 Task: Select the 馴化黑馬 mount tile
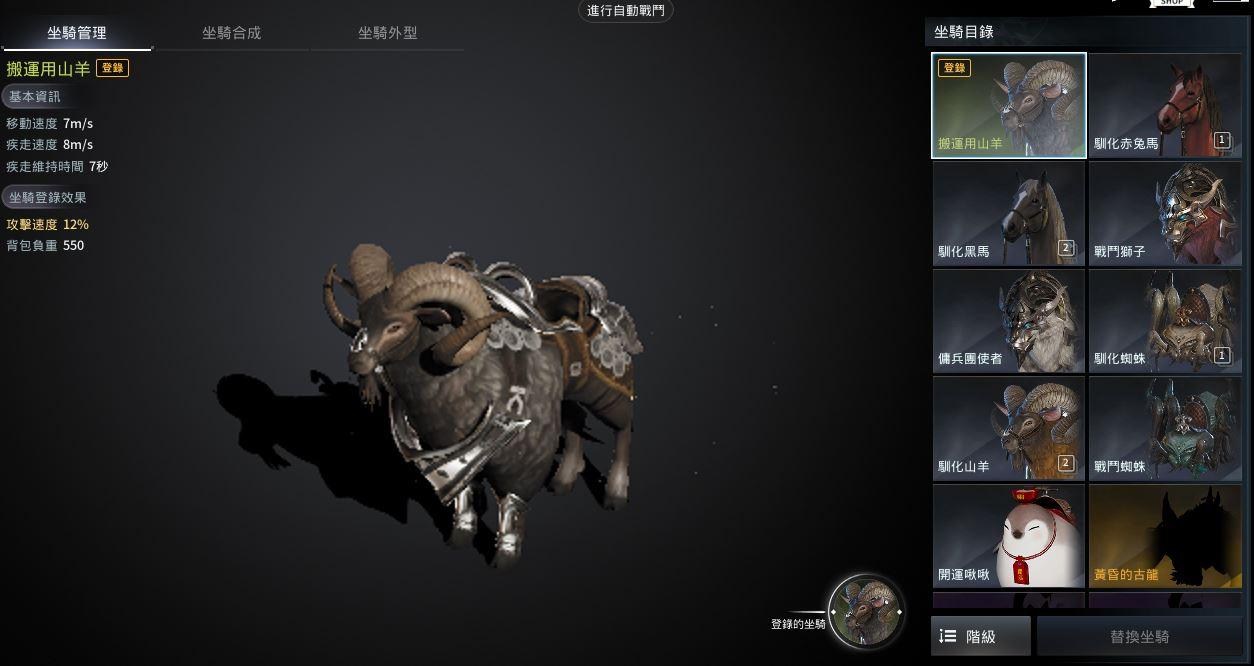click(1009, 214)
